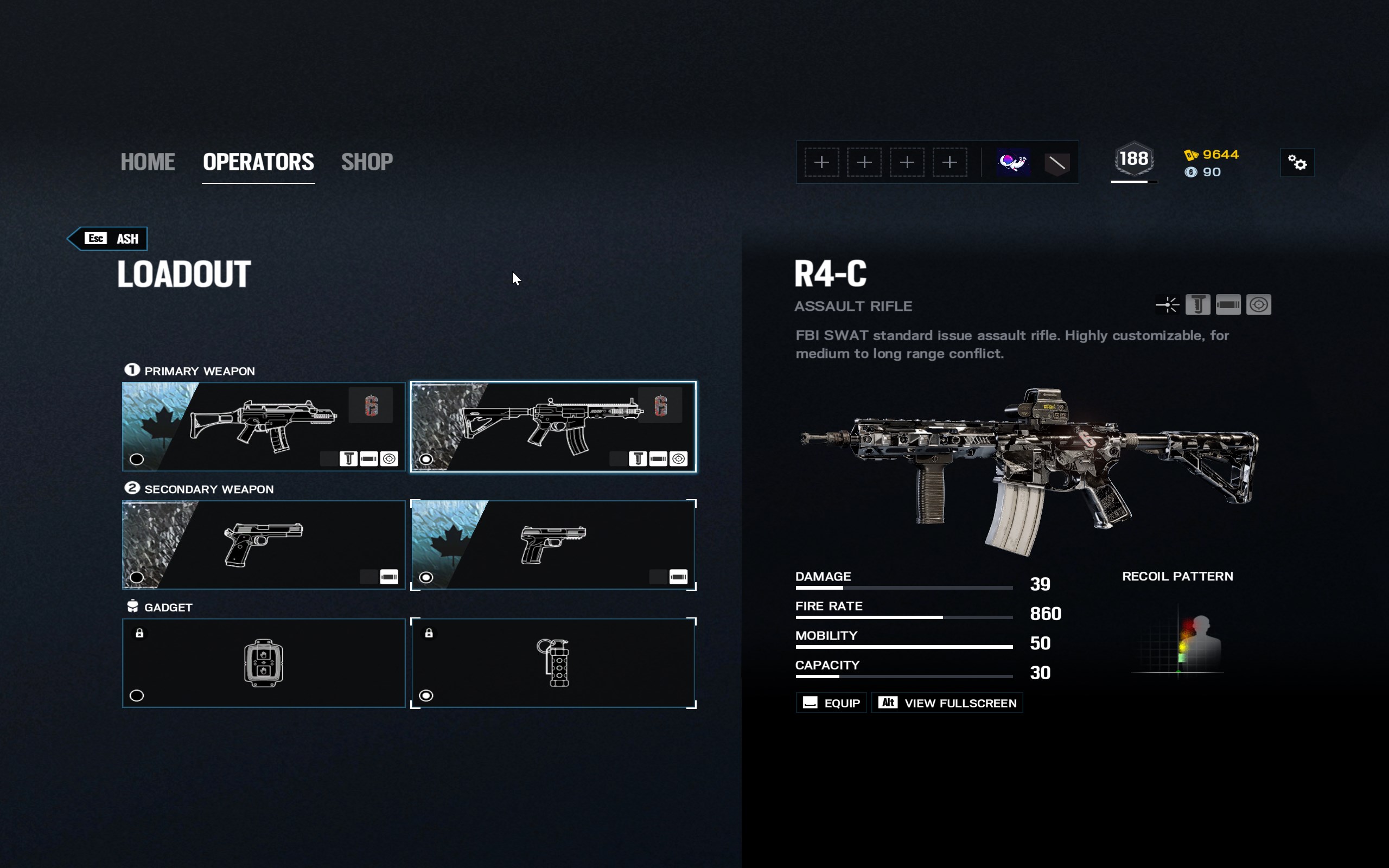Image resolution: width=1389 pixels, height=868 pixels.
Task: Click the clearance level 188 badge
Action: pyautogui.click(x=1133, y=159)
